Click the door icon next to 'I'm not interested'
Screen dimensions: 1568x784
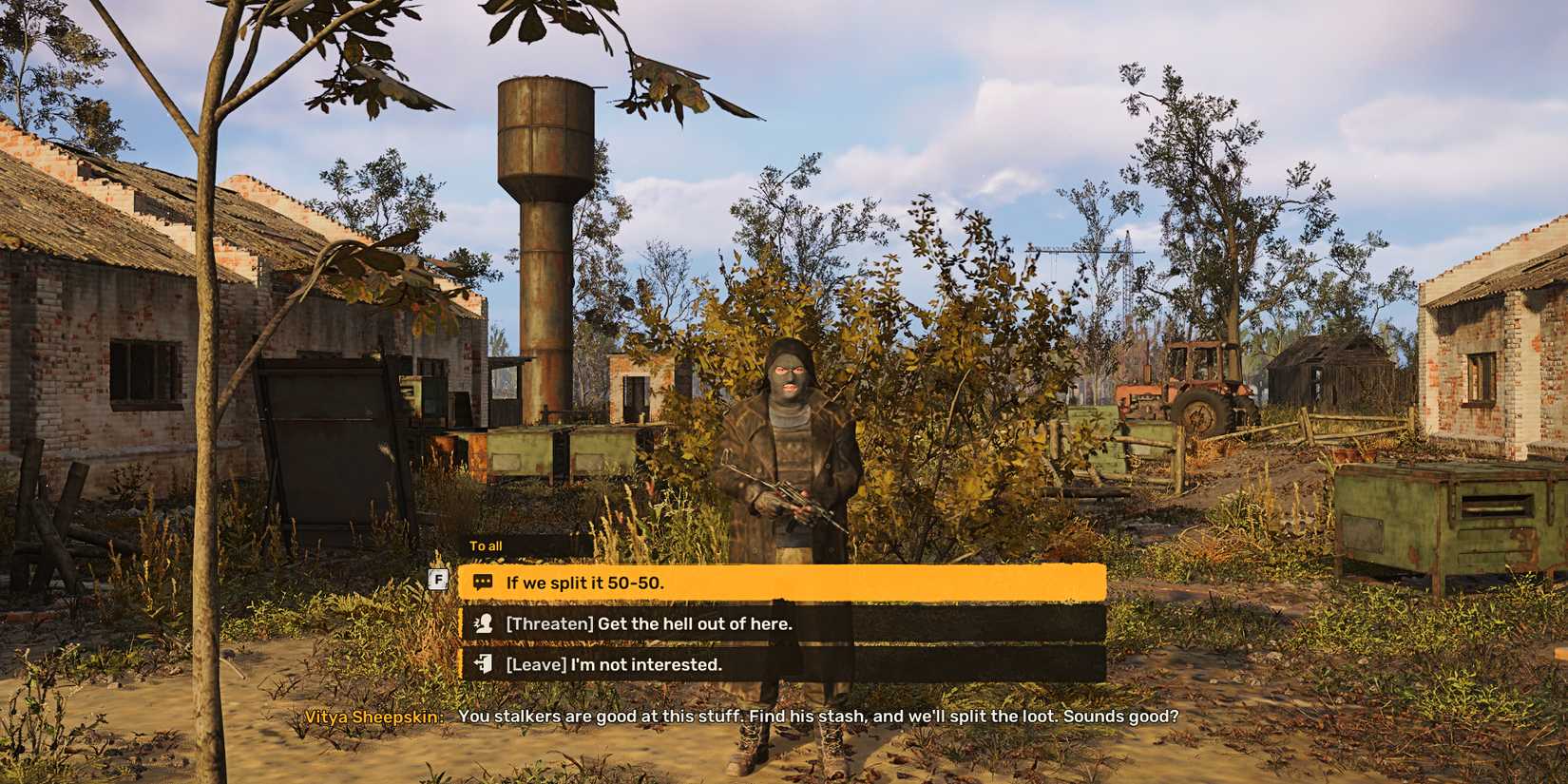pyautogui.click(x=485, y=664)
